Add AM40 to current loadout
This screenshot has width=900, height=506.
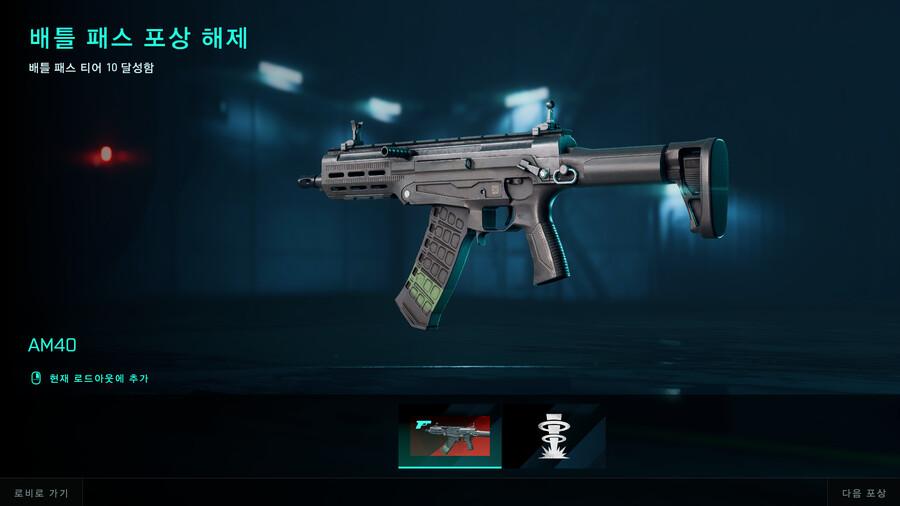point(98,378)
